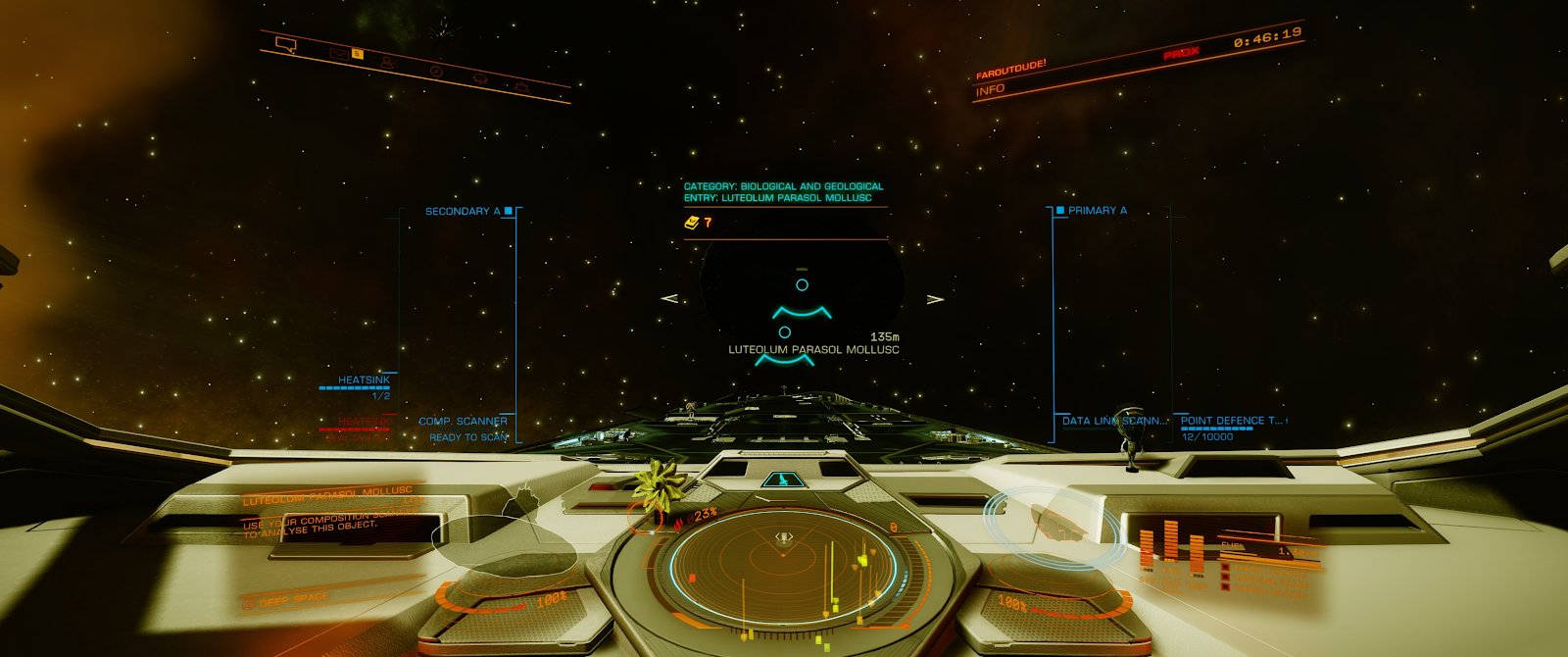Click the cyan analysis mode indicator
The width and height of the screenshot is (1568, 657).
(x=782, y=480)
